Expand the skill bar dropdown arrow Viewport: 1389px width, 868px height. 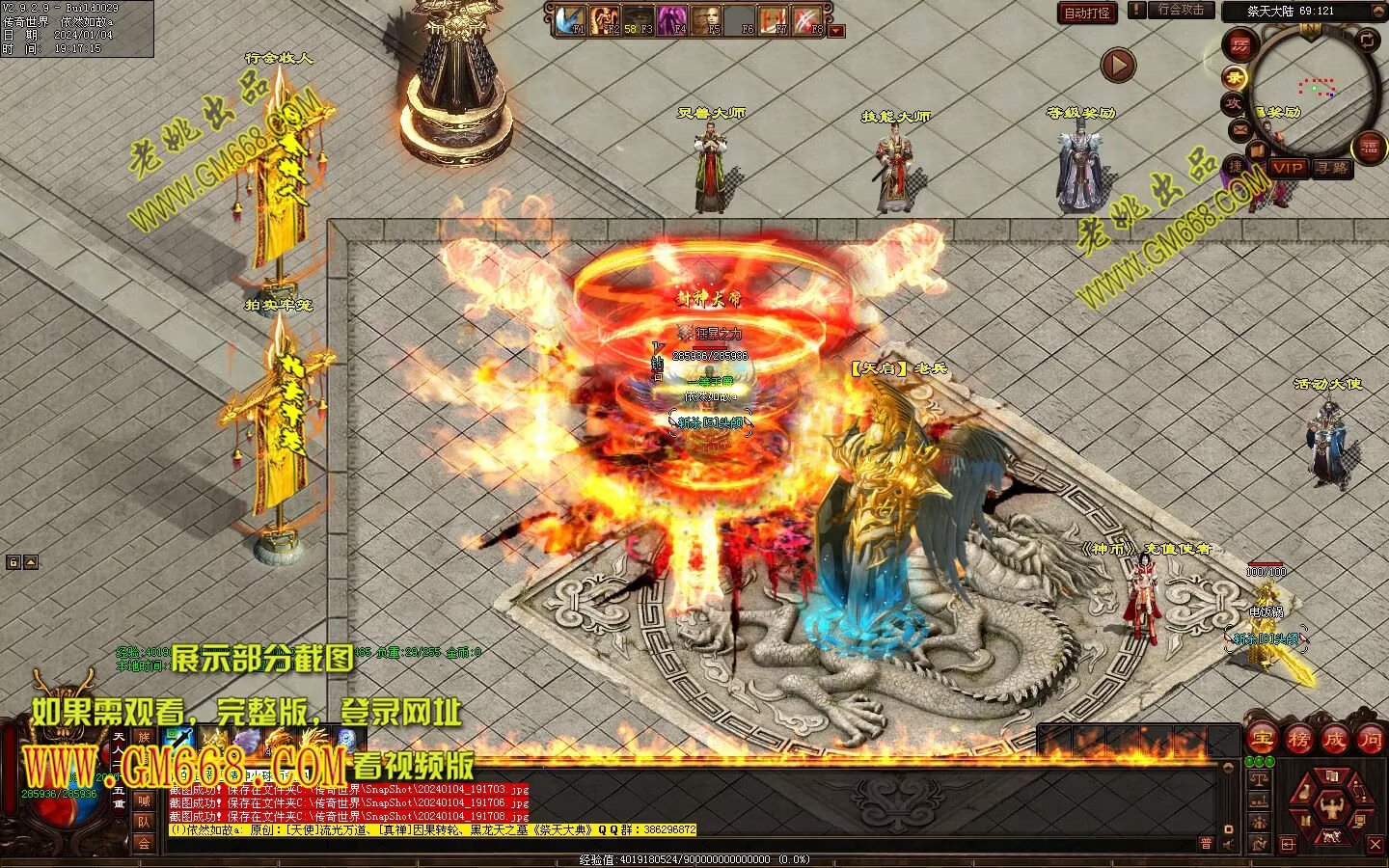click(x=836, y=30)
